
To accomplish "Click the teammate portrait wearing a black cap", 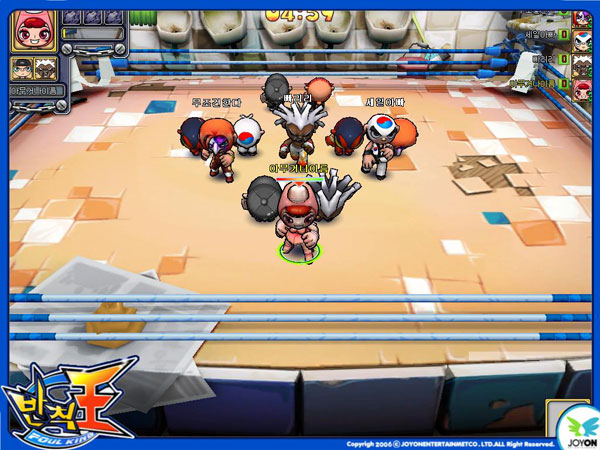I will (x=23, y=67).
